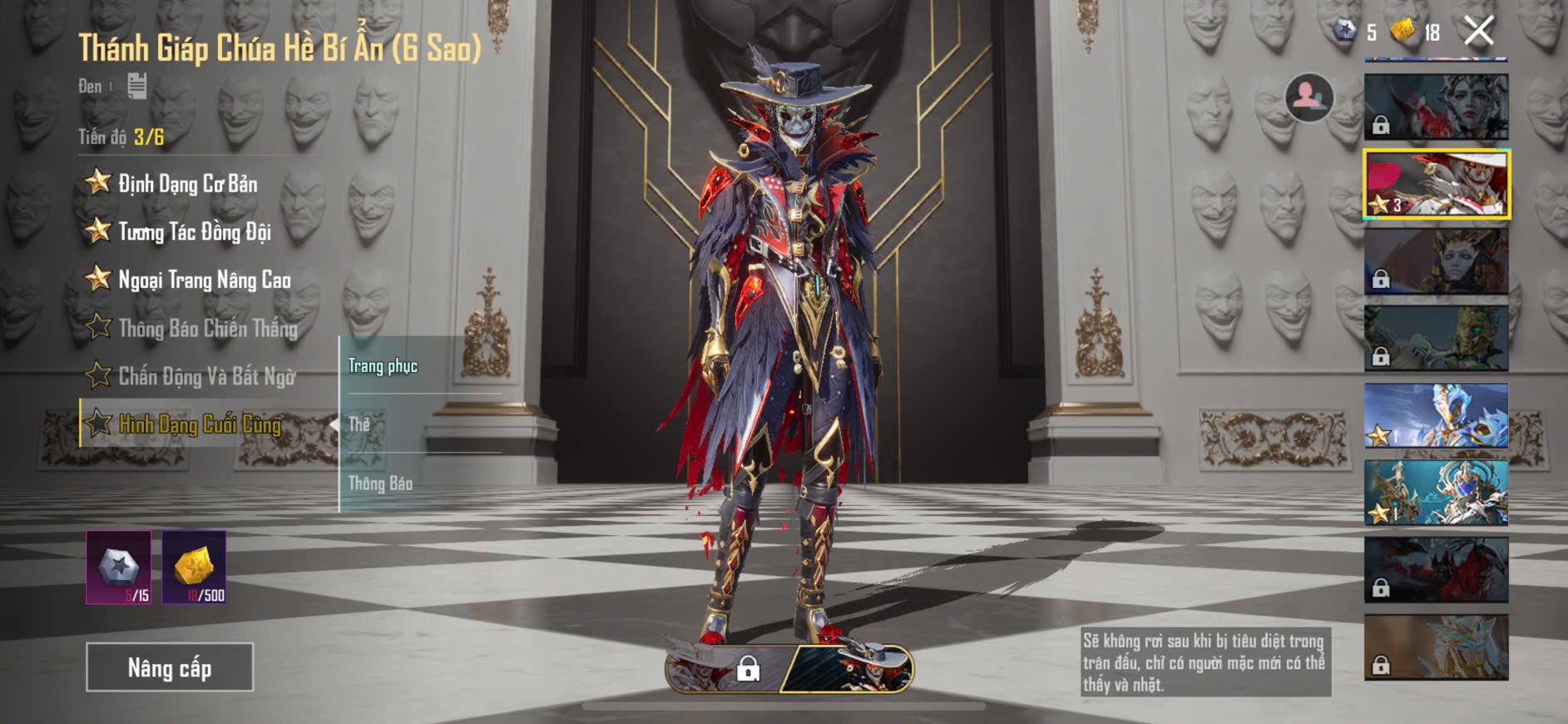Close the outfit upgrade screen

tap(1478, 32)
